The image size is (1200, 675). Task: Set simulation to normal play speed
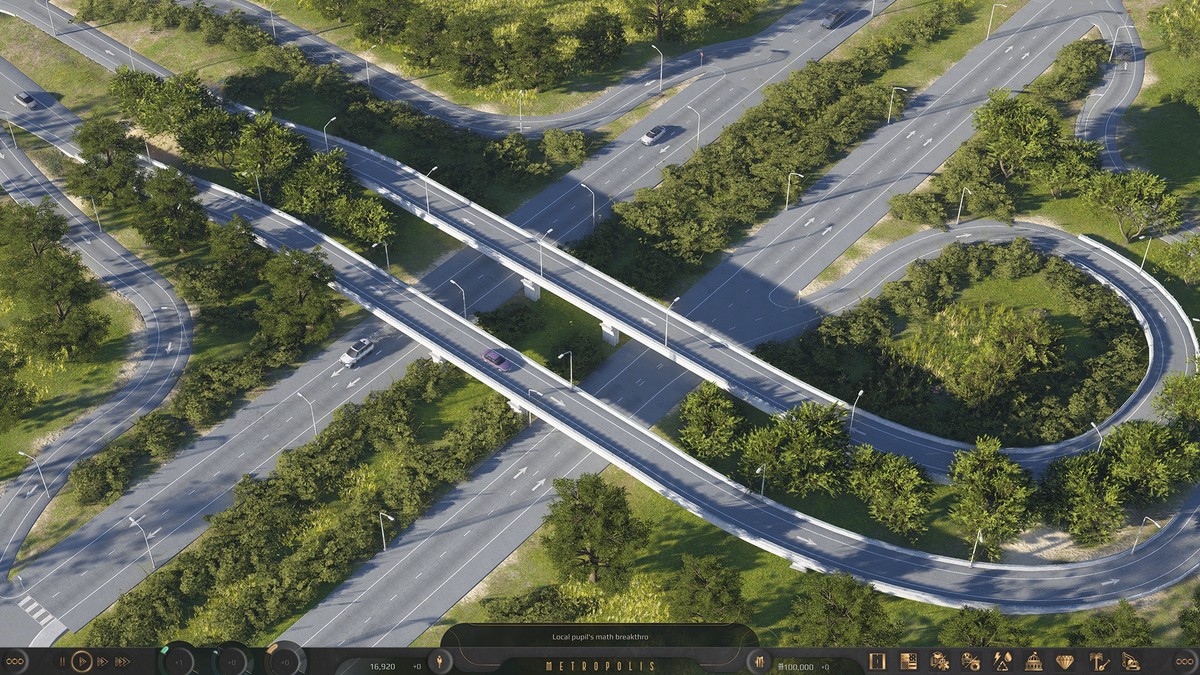[x=82, y=661]
